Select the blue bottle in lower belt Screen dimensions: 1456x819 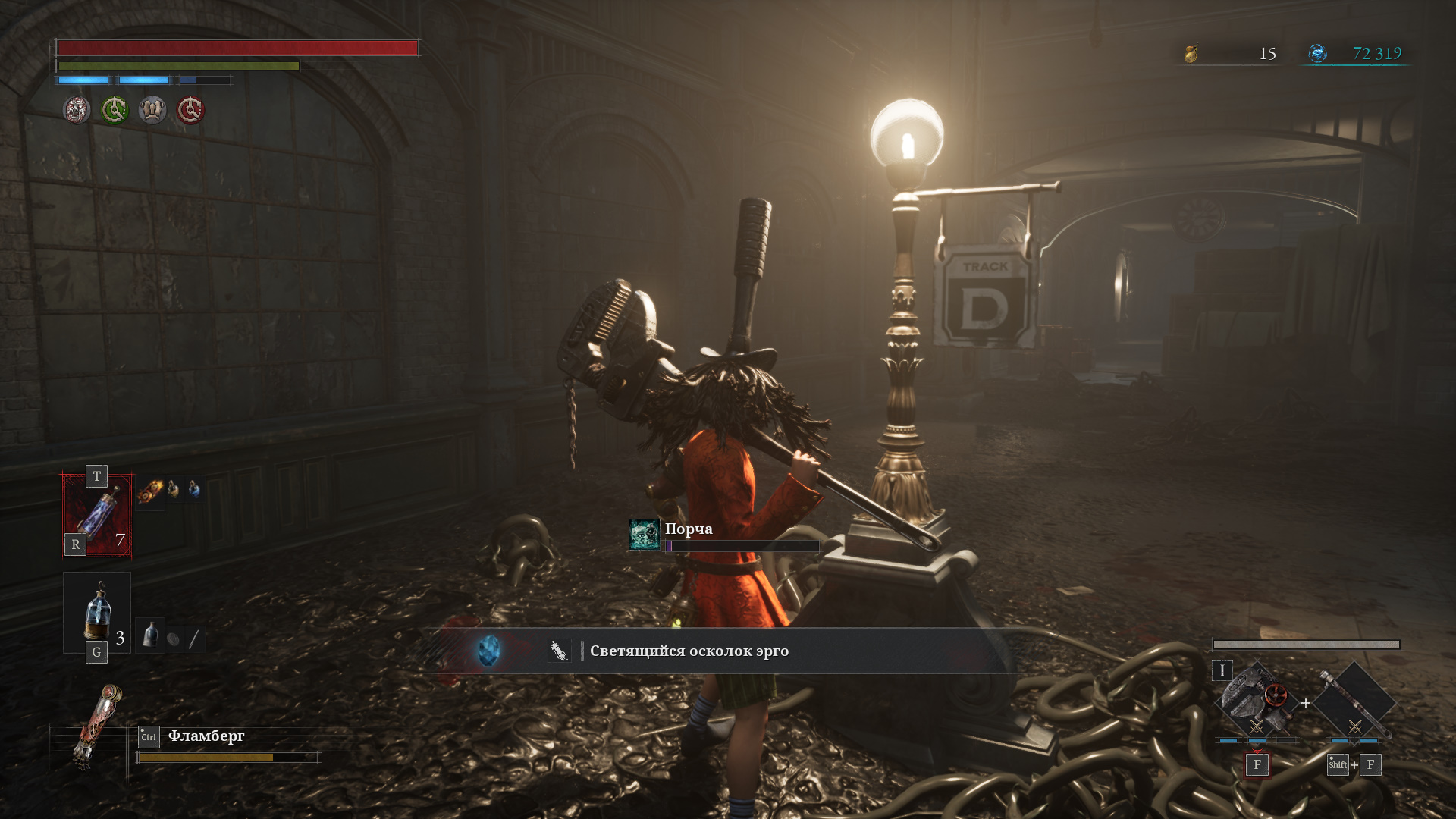tap(151, 635)
